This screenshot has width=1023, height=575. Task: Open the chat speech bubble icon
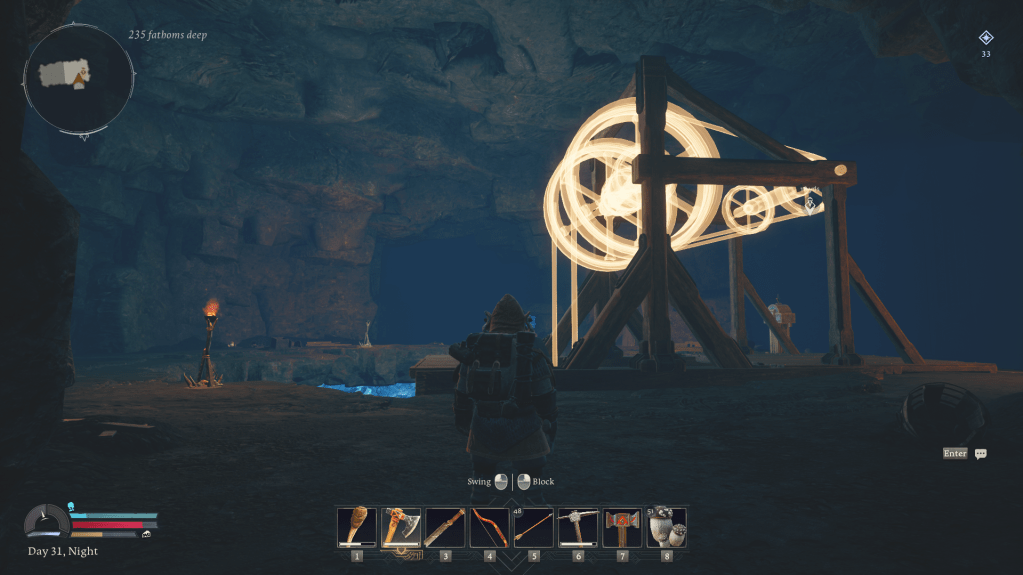click(x=981, y=453)
